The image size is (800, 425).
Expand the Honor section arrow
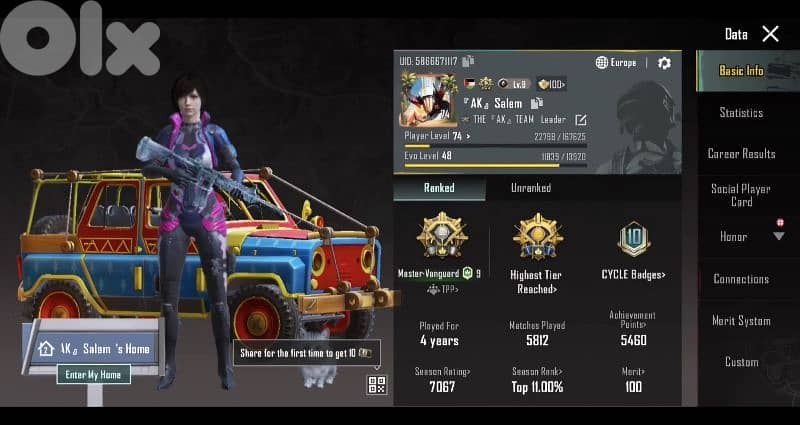coord(778,237)
